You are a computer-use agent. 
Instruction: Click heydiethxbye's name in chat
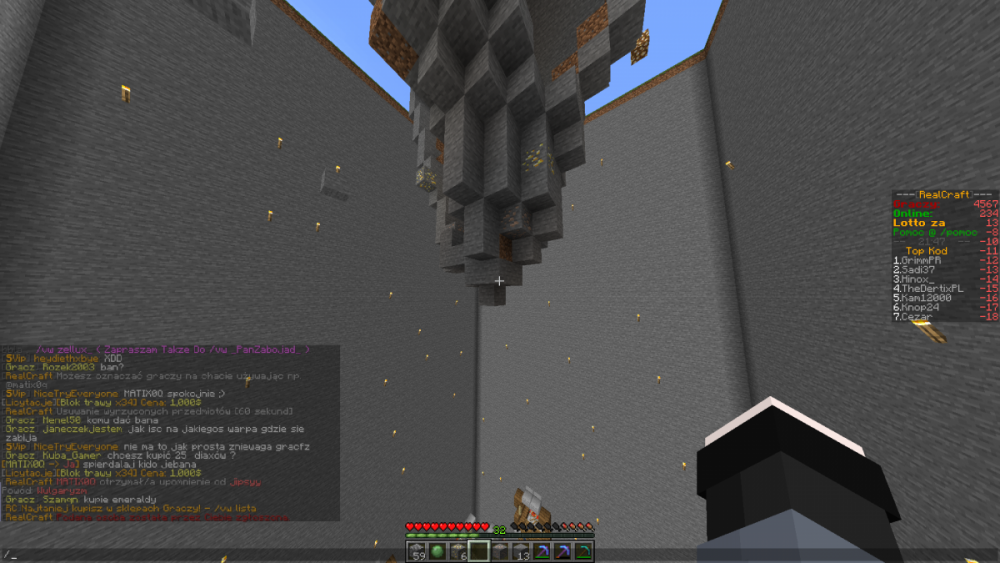65,357
